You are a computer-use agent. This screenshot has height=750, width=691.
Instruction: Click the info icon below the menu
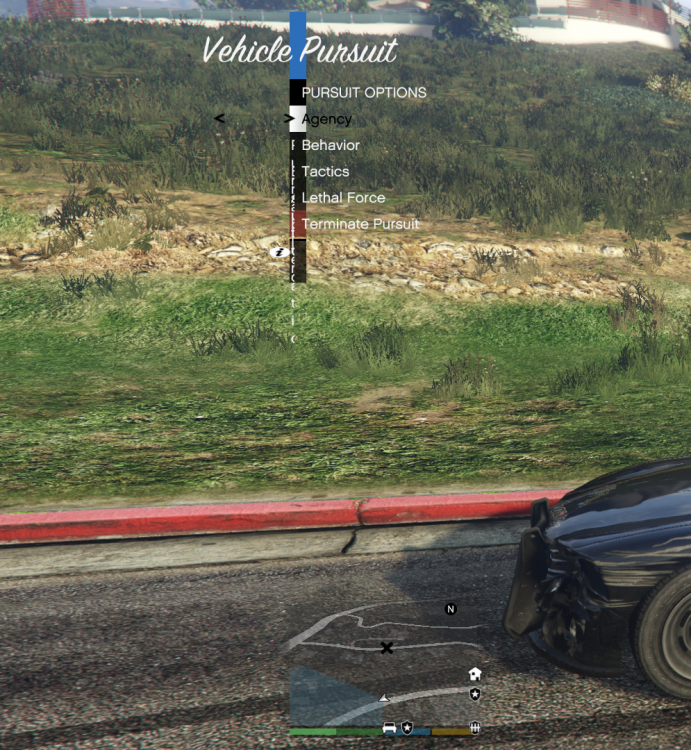click(281, 253)
